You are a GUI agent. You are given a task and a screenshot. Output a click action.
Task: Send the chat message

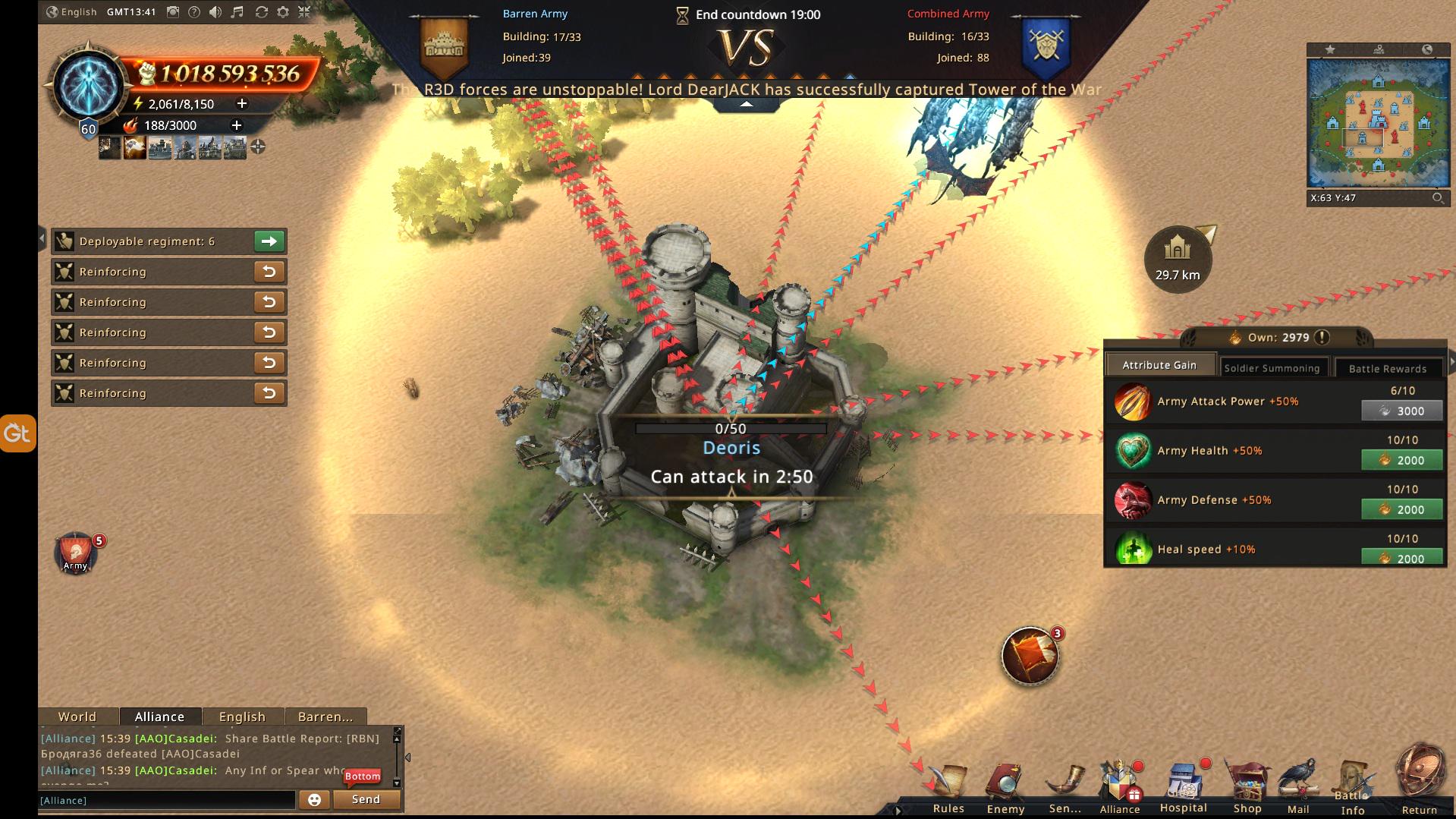[366, 799]
